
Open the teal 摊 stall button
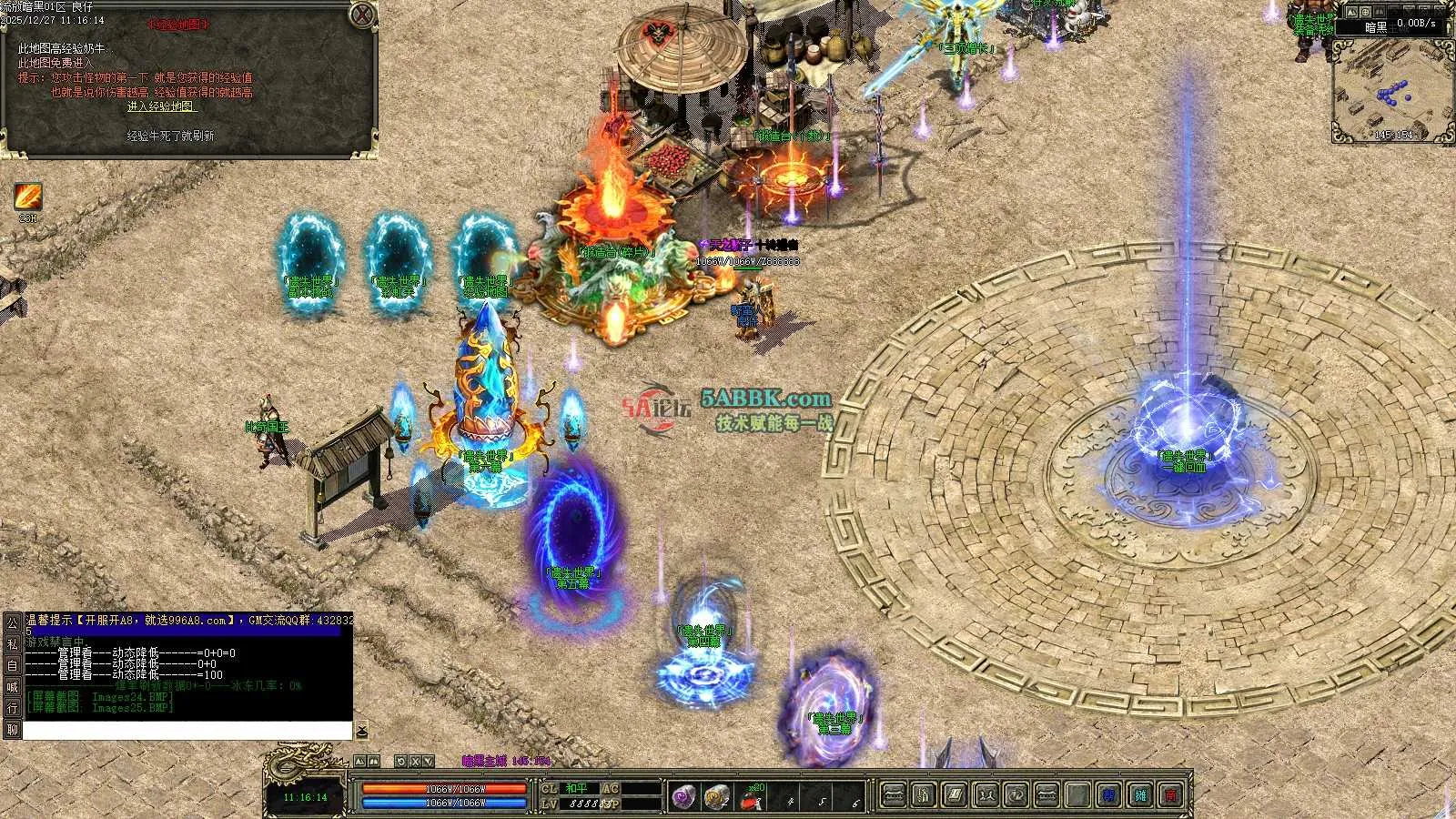[1140, 795]
